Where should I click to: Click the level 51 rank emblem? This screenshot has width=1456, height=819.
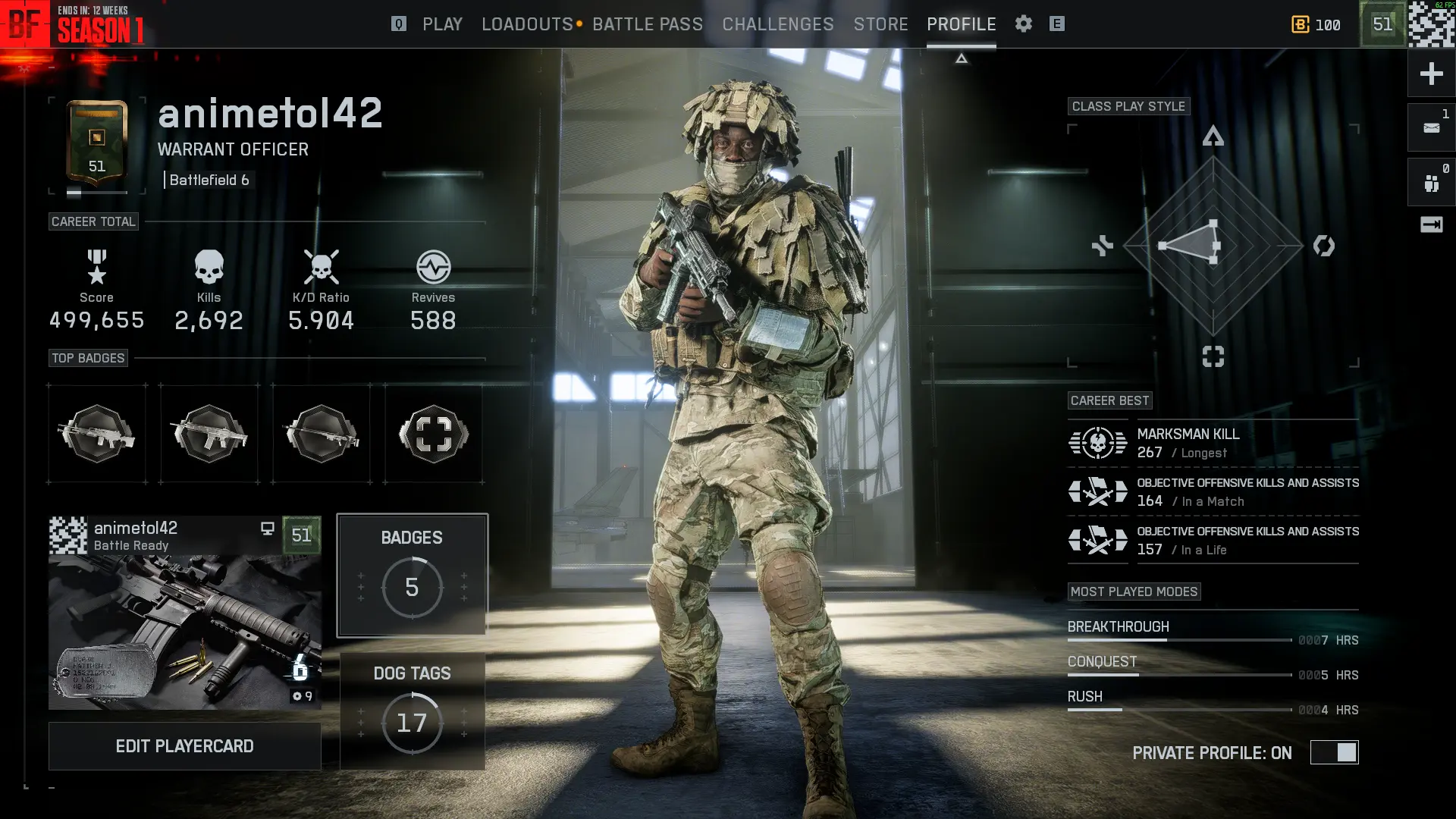(x=97, y=144)
